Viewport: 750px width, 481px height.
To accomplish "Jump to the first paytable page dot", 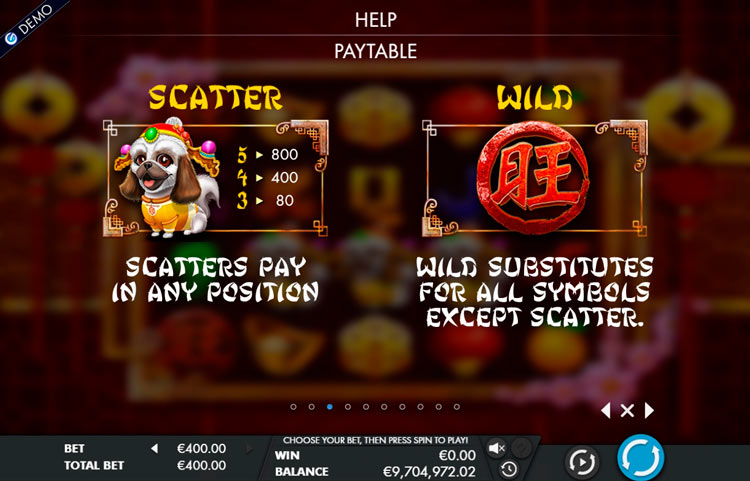I will point(293,407).
